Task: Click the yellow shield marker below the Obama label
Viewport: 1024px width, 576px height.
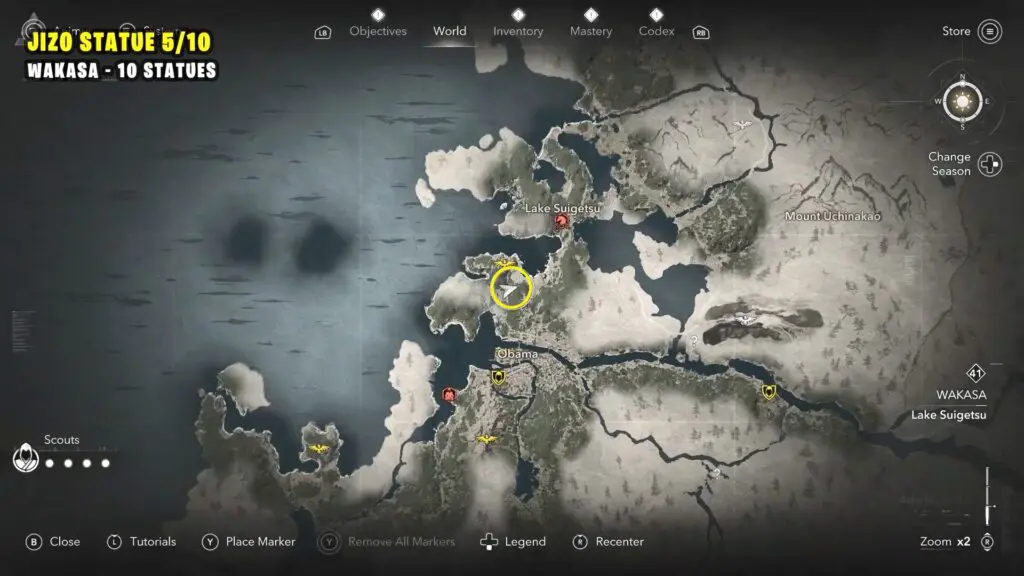Action: click(x=498, y=377)
